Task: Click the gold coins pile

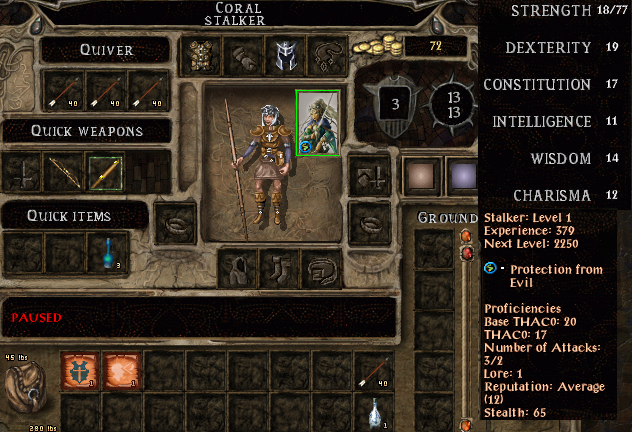Action: click(x=381, y=46)
